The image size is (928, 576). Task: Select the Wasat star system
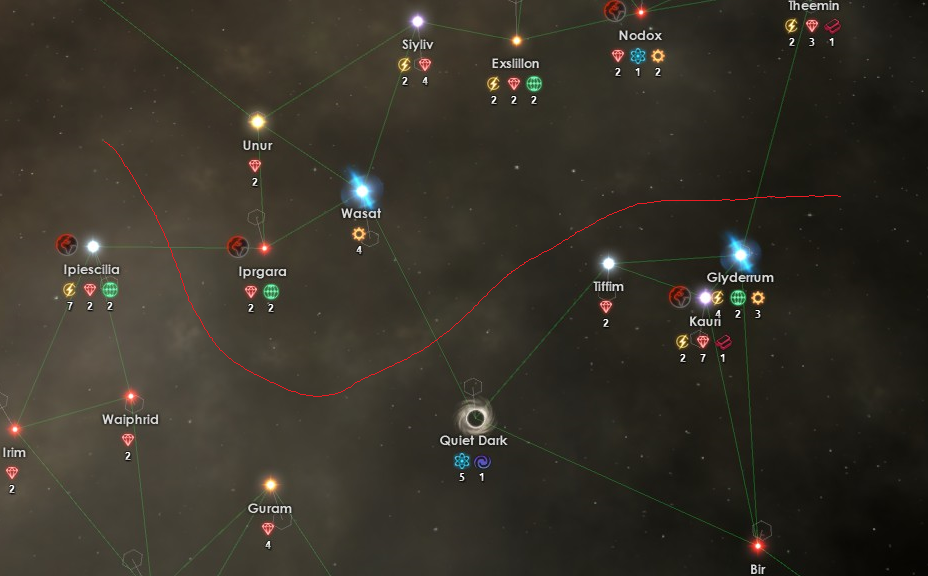[361, 190]
